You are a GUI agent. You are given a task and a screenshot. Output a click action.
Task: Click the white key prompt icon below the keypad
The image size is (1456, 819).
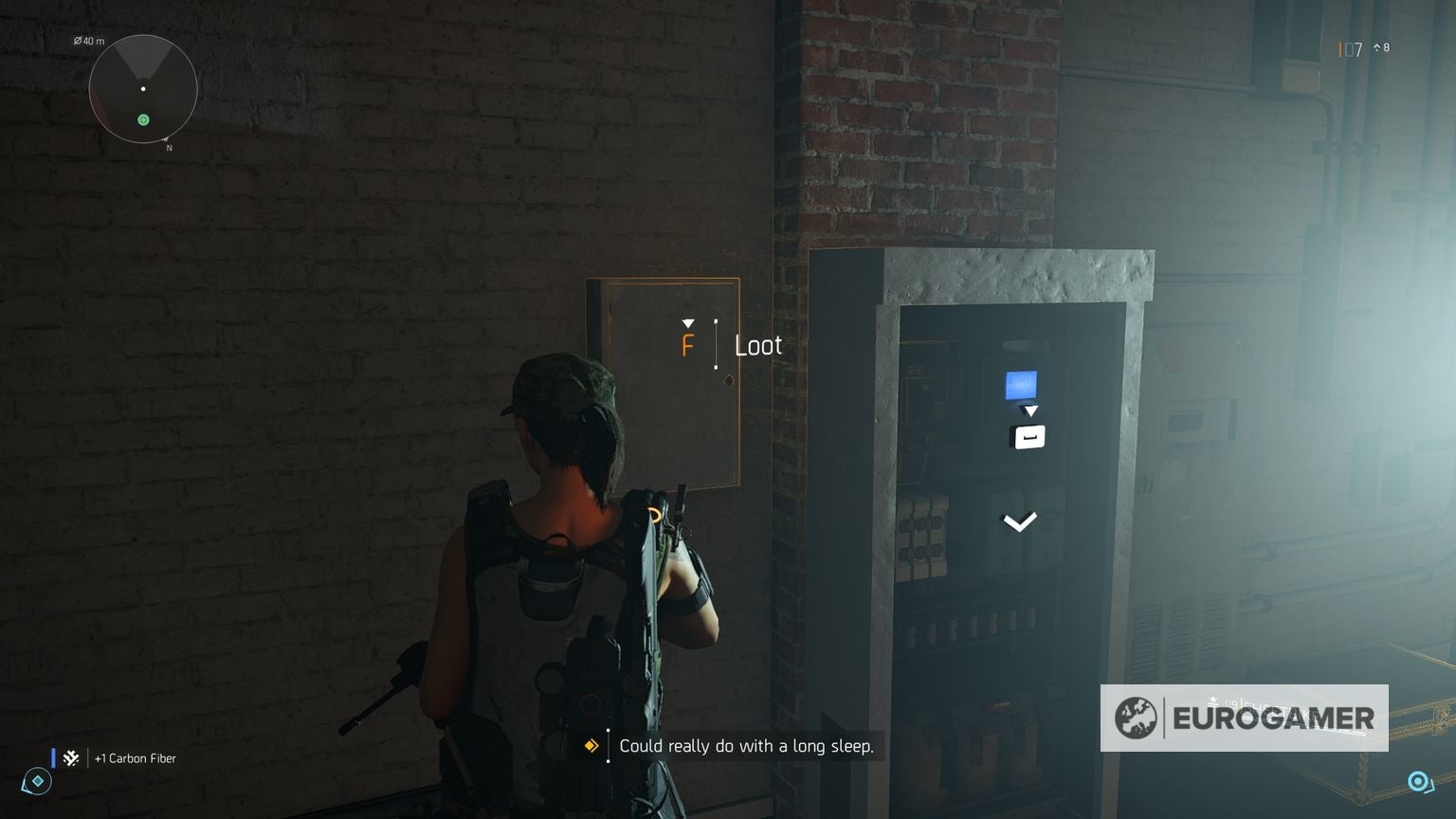click(1028, 437)
